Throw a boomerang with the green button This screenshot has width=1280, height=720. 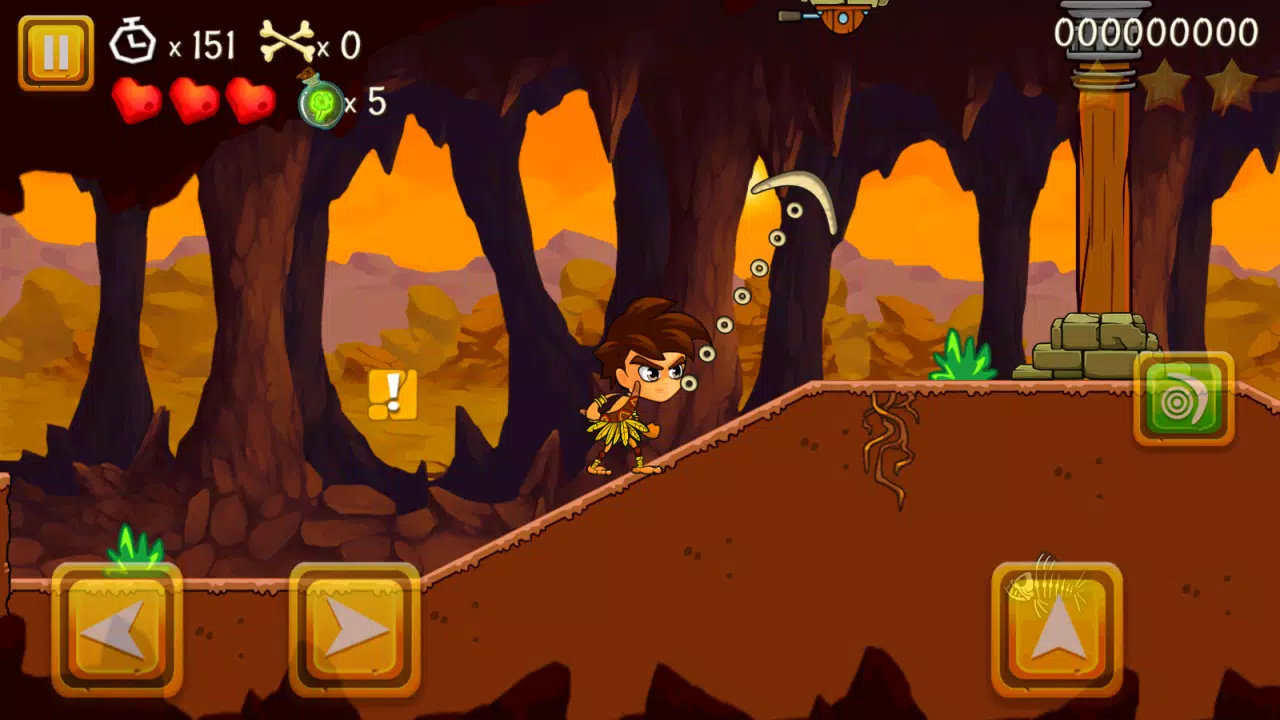click(x=1184, y=399)
